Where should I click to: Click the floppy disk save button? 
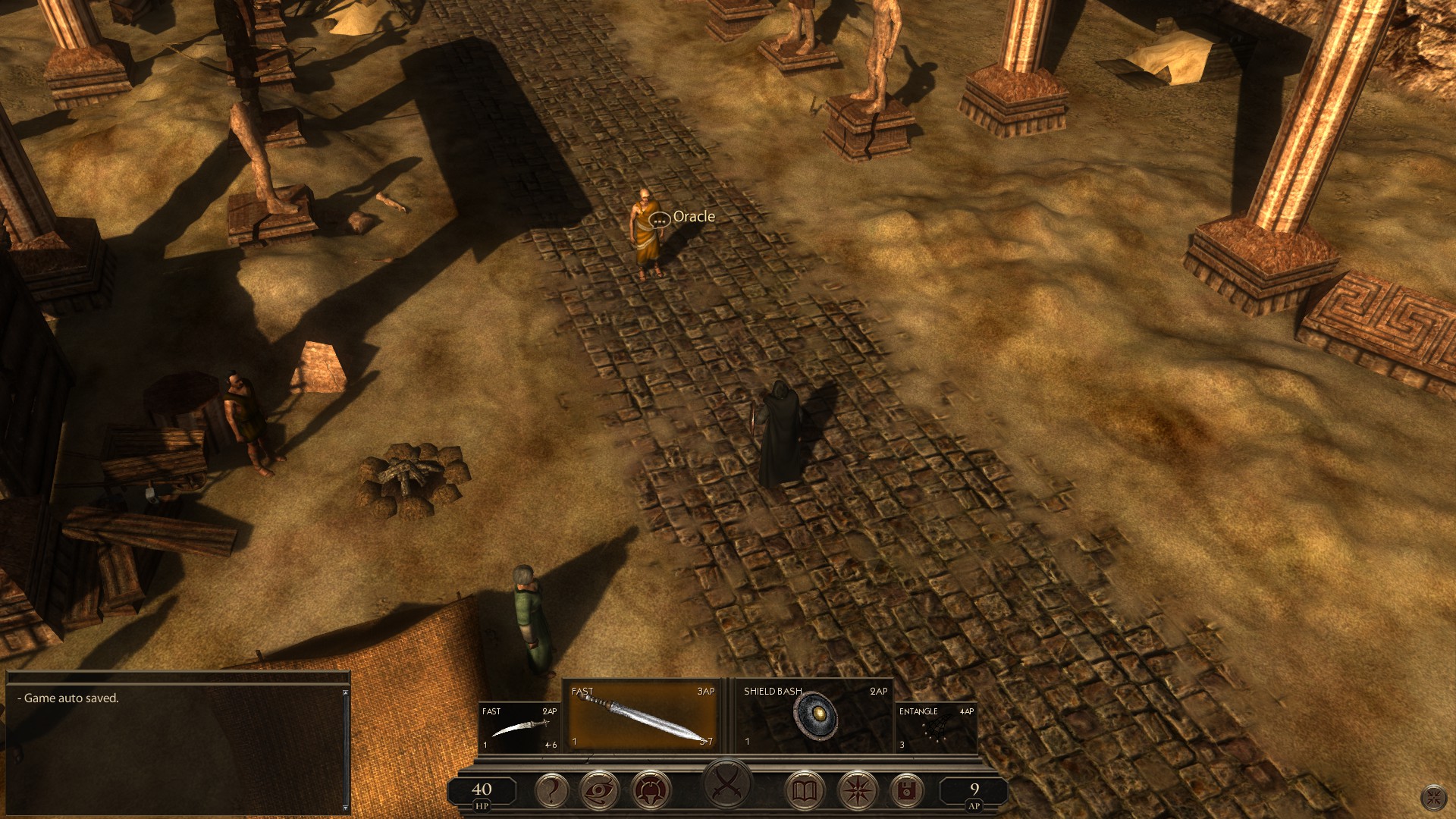905,791
